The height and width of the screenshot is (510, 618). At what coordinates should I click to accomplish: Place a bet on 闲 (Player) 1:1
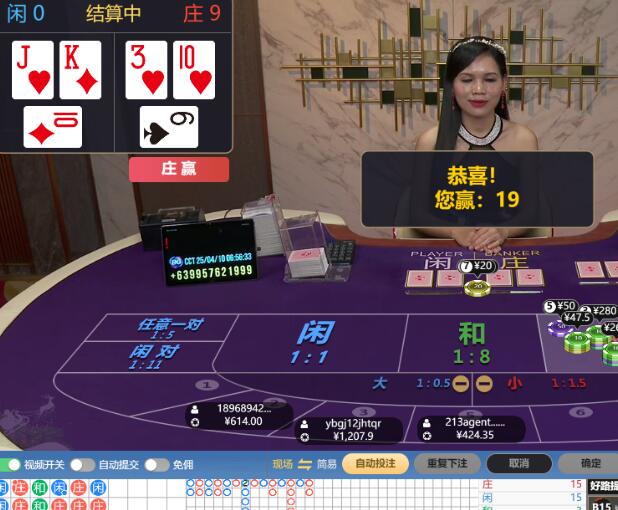tap(315, 341)
